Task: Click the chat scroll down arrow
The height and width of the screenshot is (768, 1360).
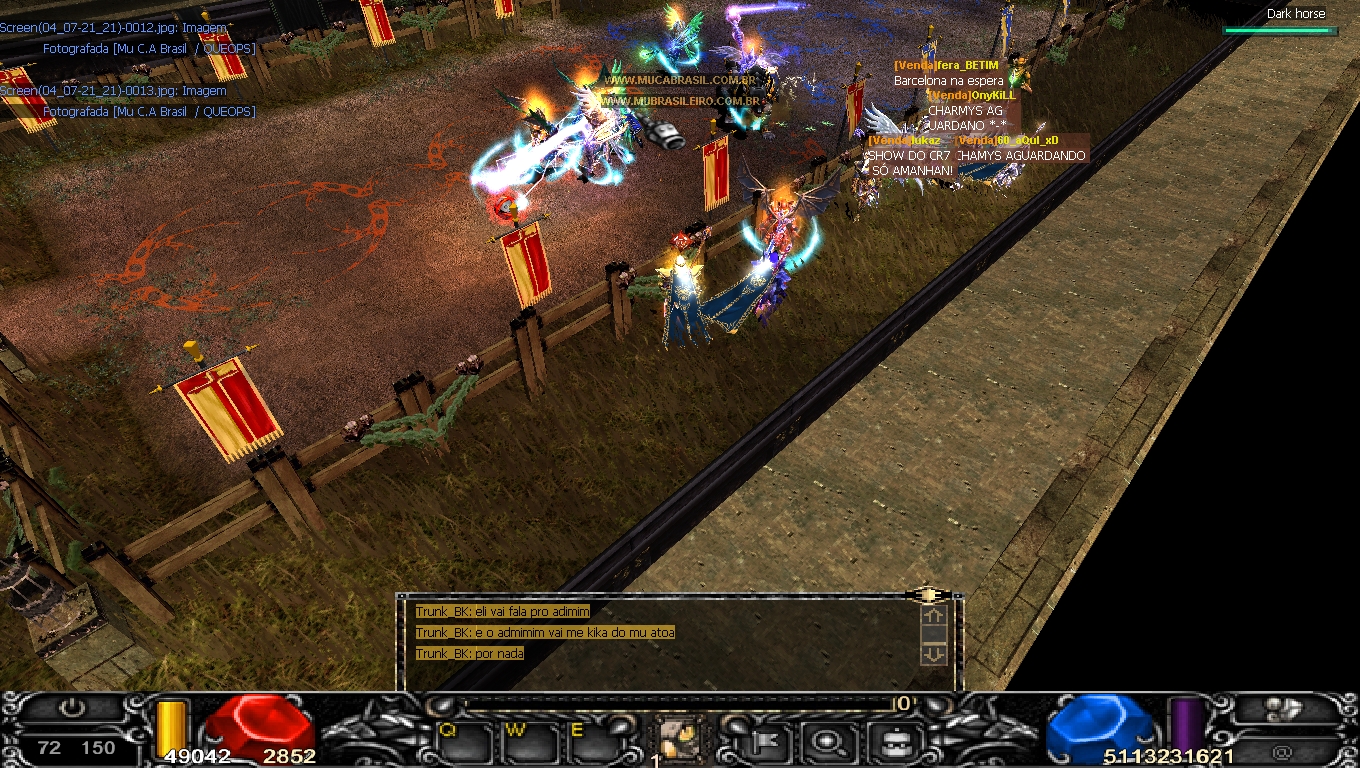Action: 933,653
